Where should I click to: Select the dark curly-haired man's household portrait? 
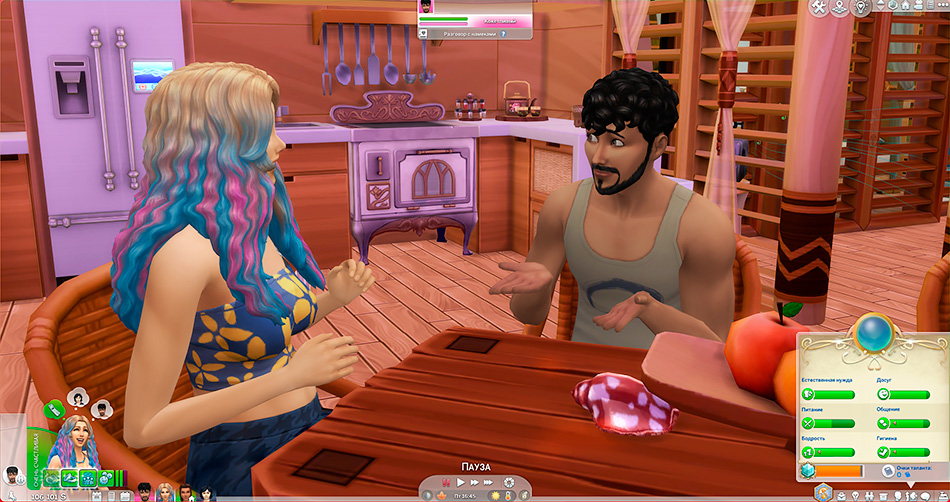[143, 492]
